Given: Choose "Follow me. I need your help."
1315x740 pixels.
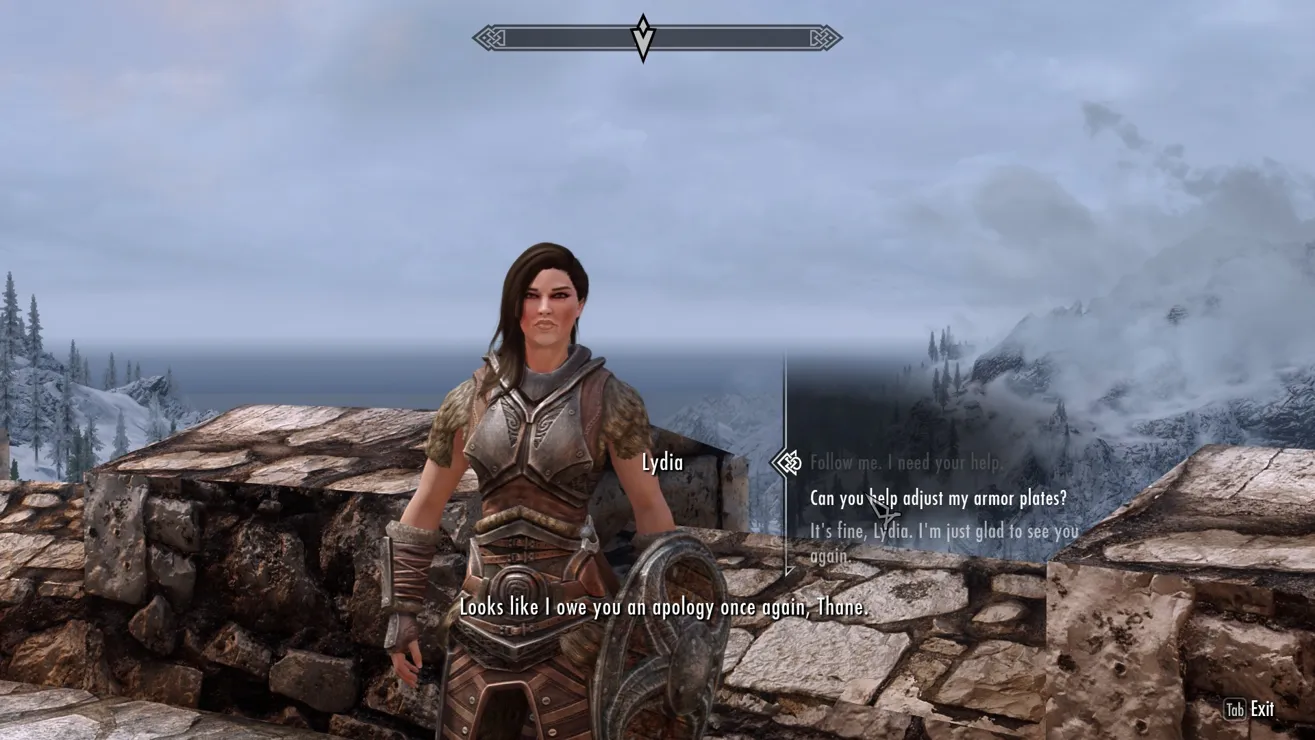Looking at the screenshot, I should coord(906,463).
